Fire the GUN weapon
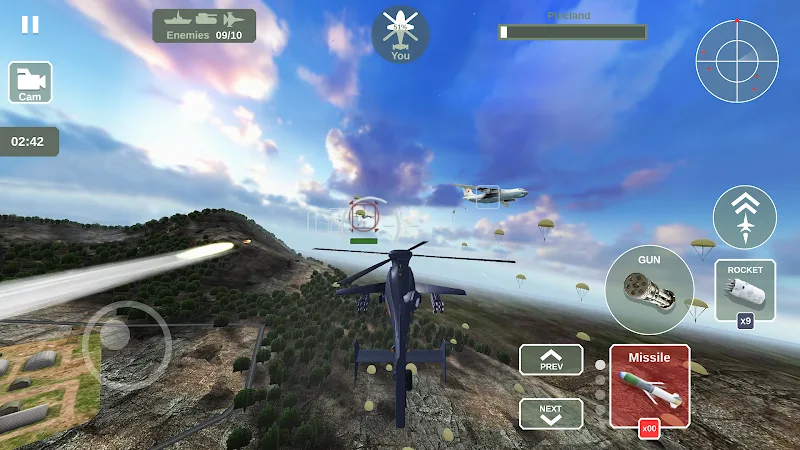The height and width of the screenshot is (450, 800). coord(649,290)
